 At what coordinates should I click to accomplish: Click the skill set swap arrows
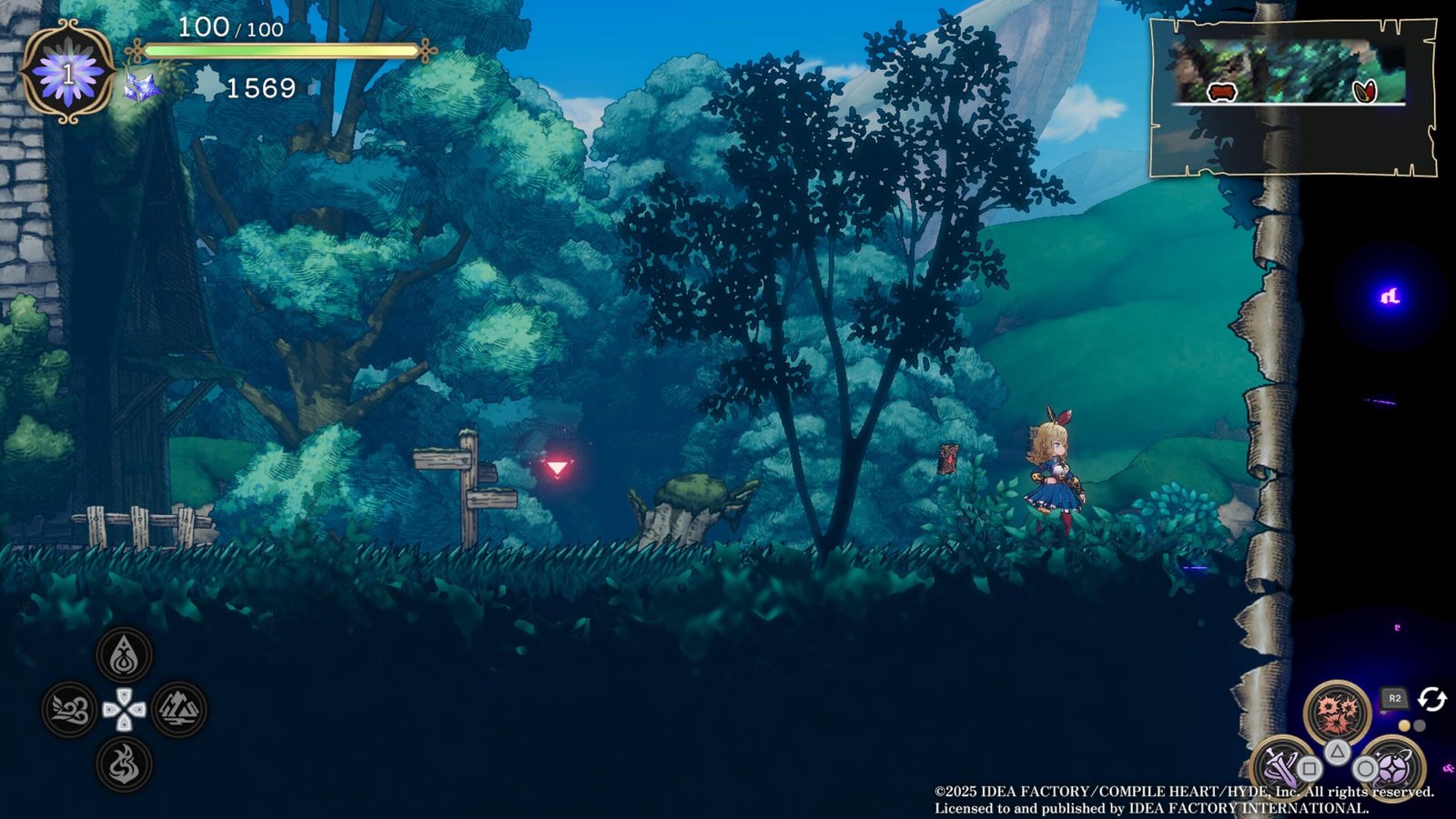pos(1431,699)
